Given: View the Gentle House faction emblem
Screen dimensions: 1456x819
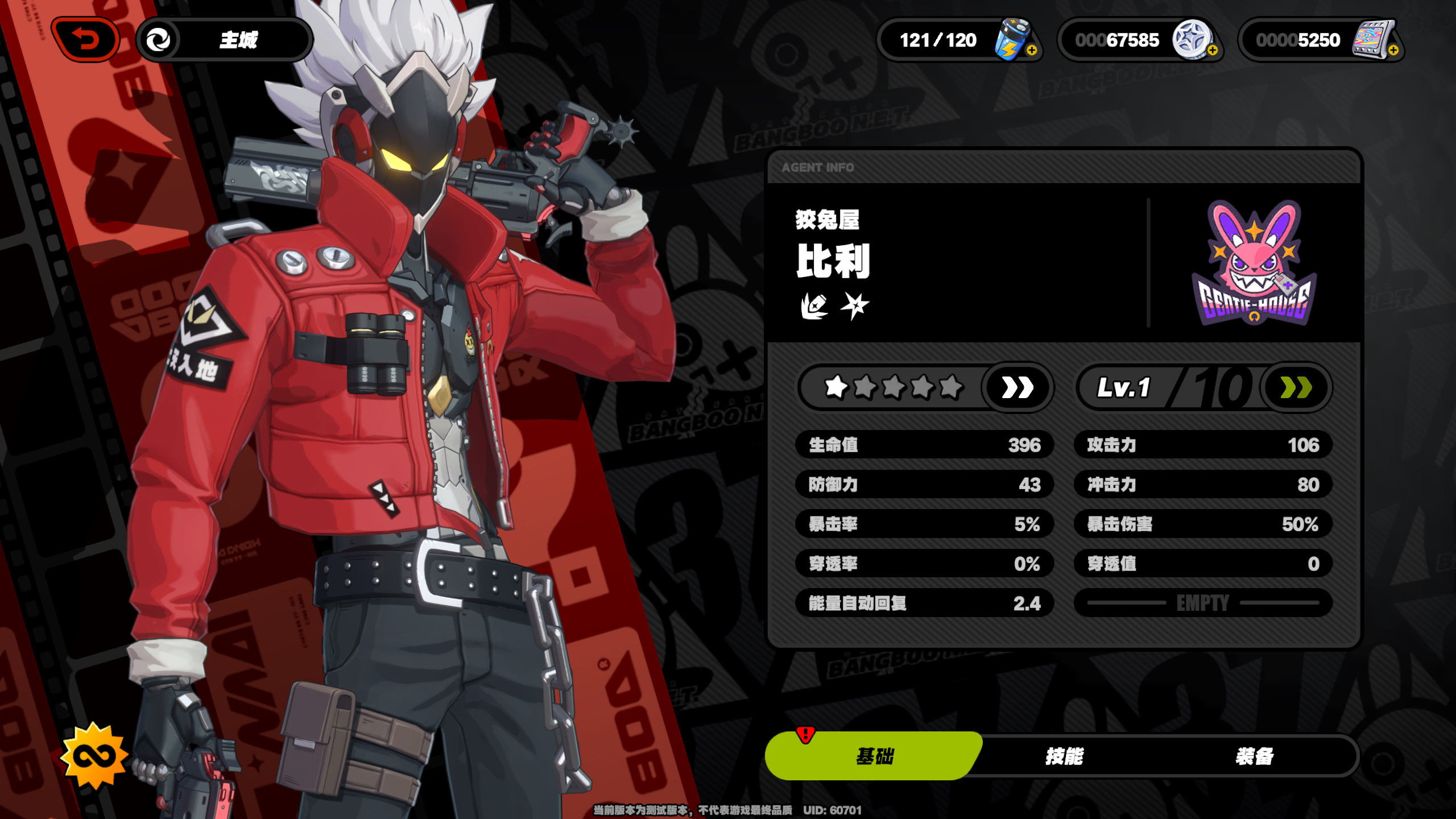Looking at the screenshot, I should point(1254,263).
